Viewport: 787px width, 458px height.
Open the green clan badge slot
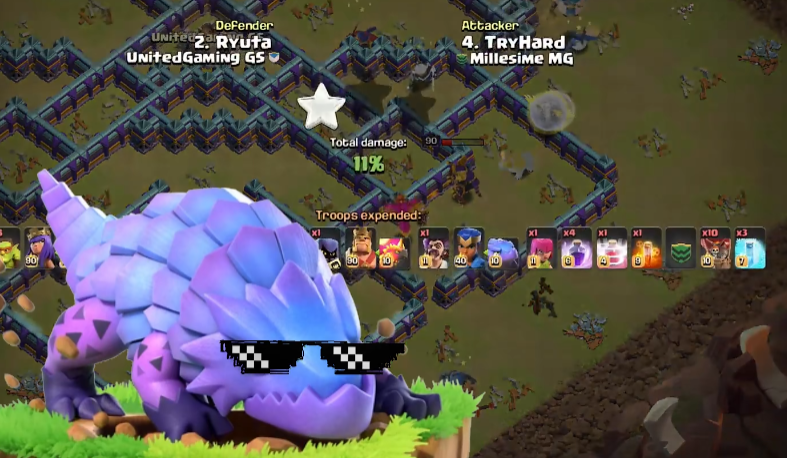tap(680, 248)
